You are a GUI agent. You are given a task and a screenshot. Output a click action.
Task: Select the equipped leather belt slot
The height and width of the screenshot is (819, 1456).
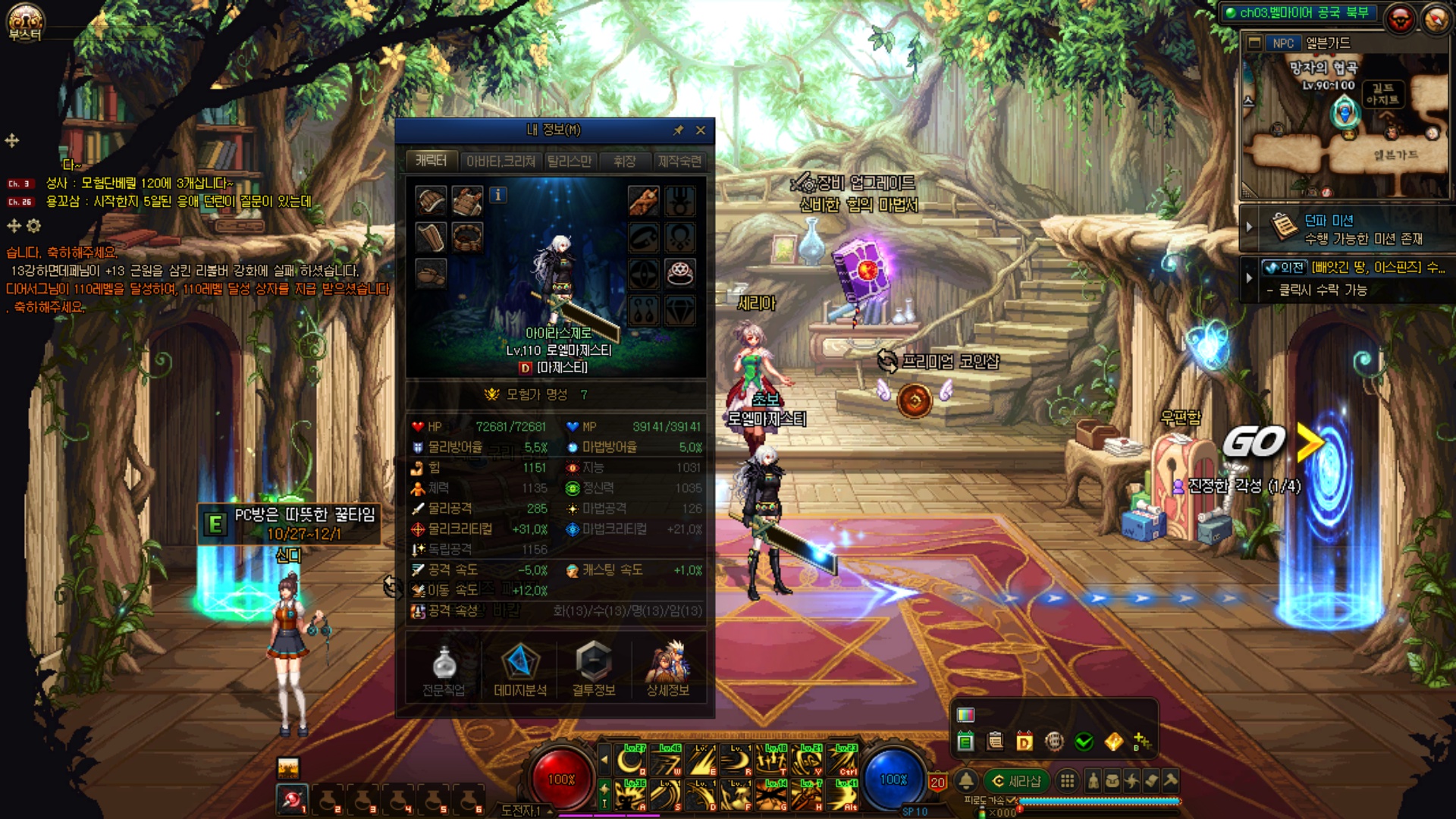(467, 237)
